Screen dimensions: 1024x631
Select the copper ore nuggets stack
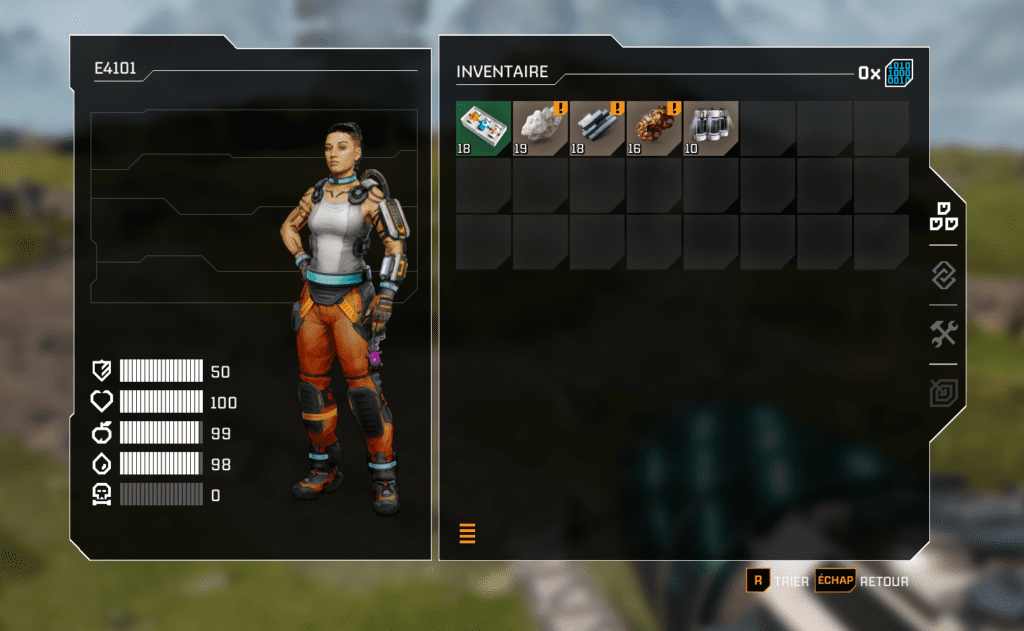click(x=655, y=128)
